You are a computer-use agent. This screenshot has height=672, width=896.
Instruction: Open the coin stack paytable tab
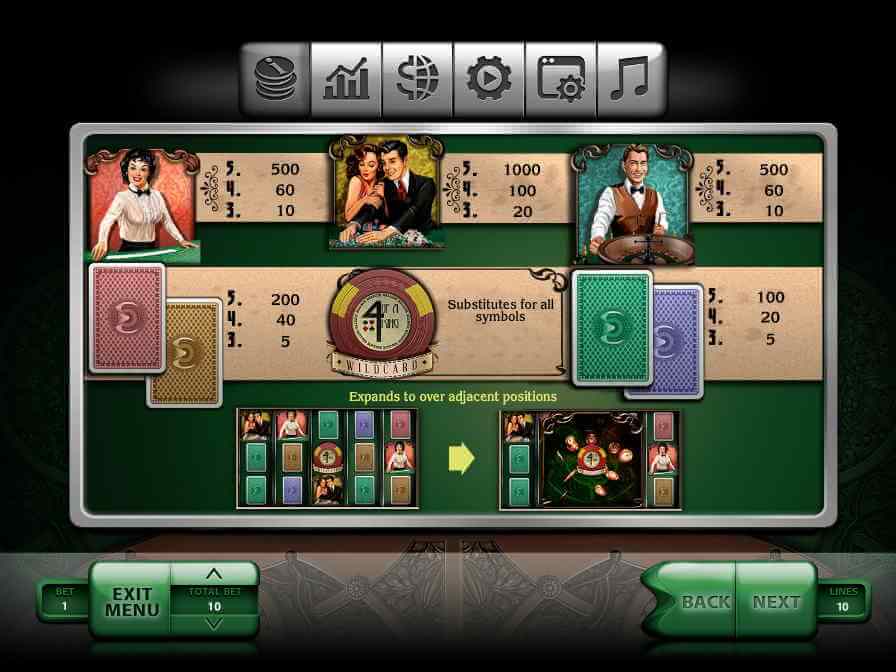coord(274,79)
